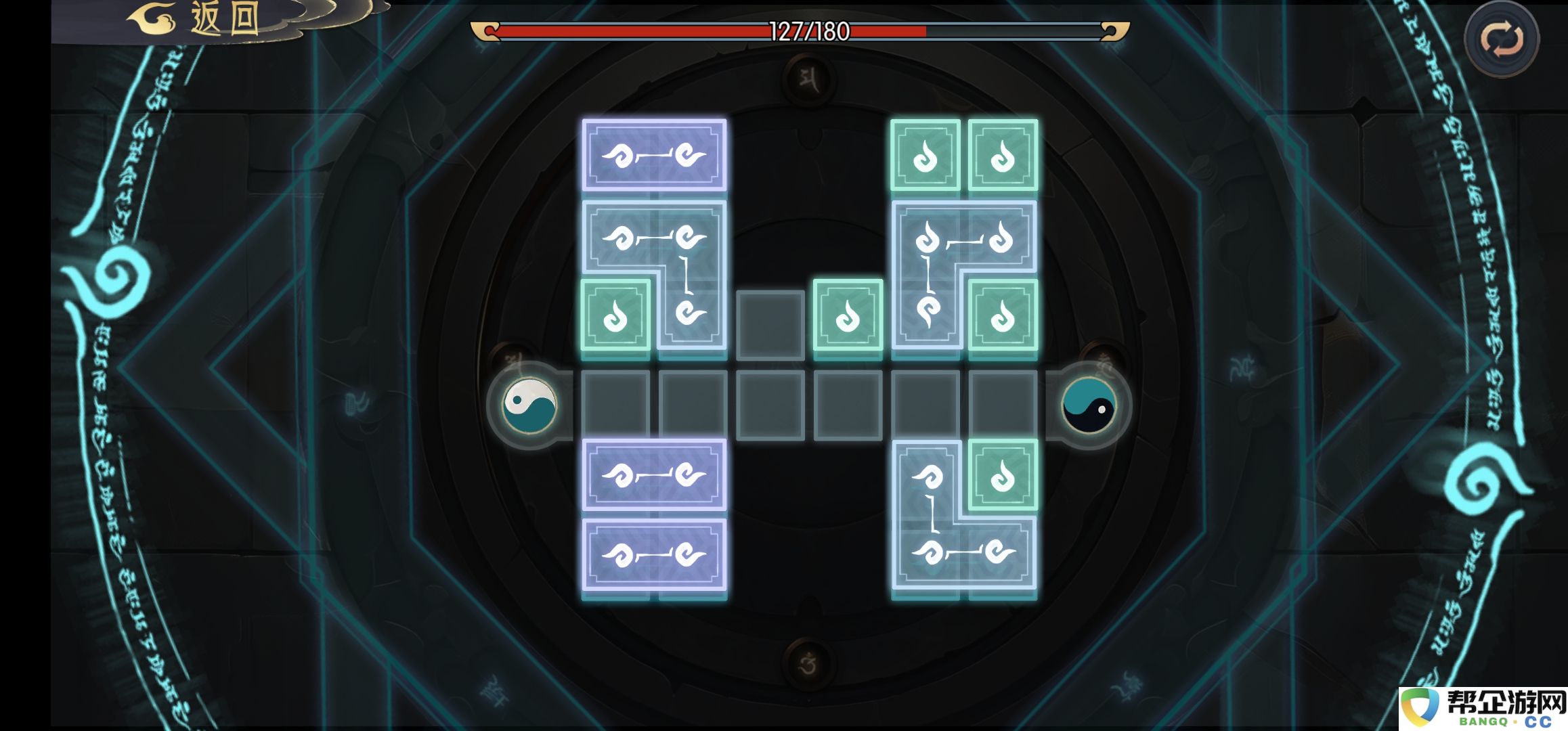Select the green flame tile nested in the lower-right L-block
Screen dimensions: 1568x731
pos(1003,475)
